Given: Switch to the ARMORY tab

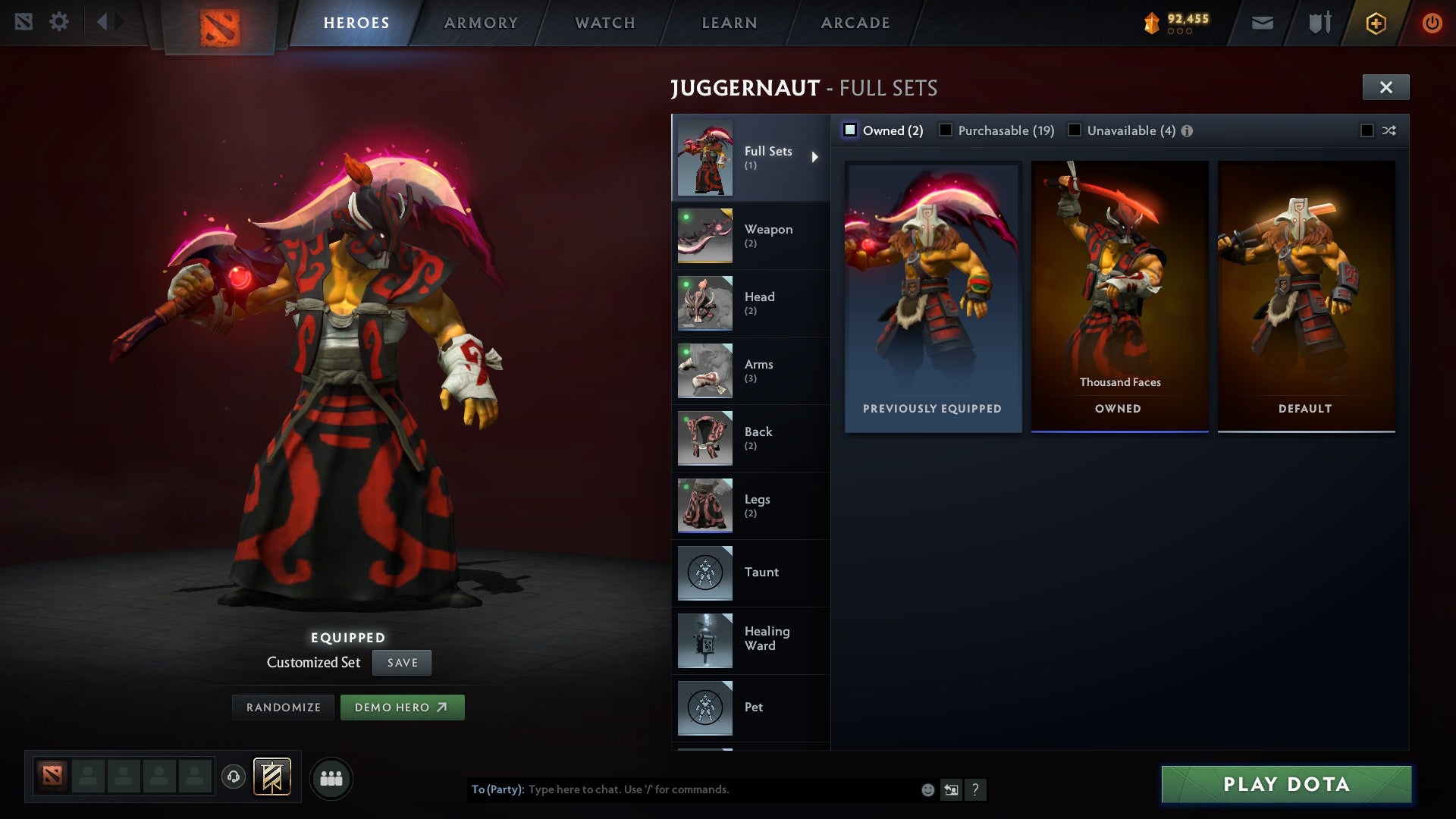Looking at the screenshot, I should point(481,22).
